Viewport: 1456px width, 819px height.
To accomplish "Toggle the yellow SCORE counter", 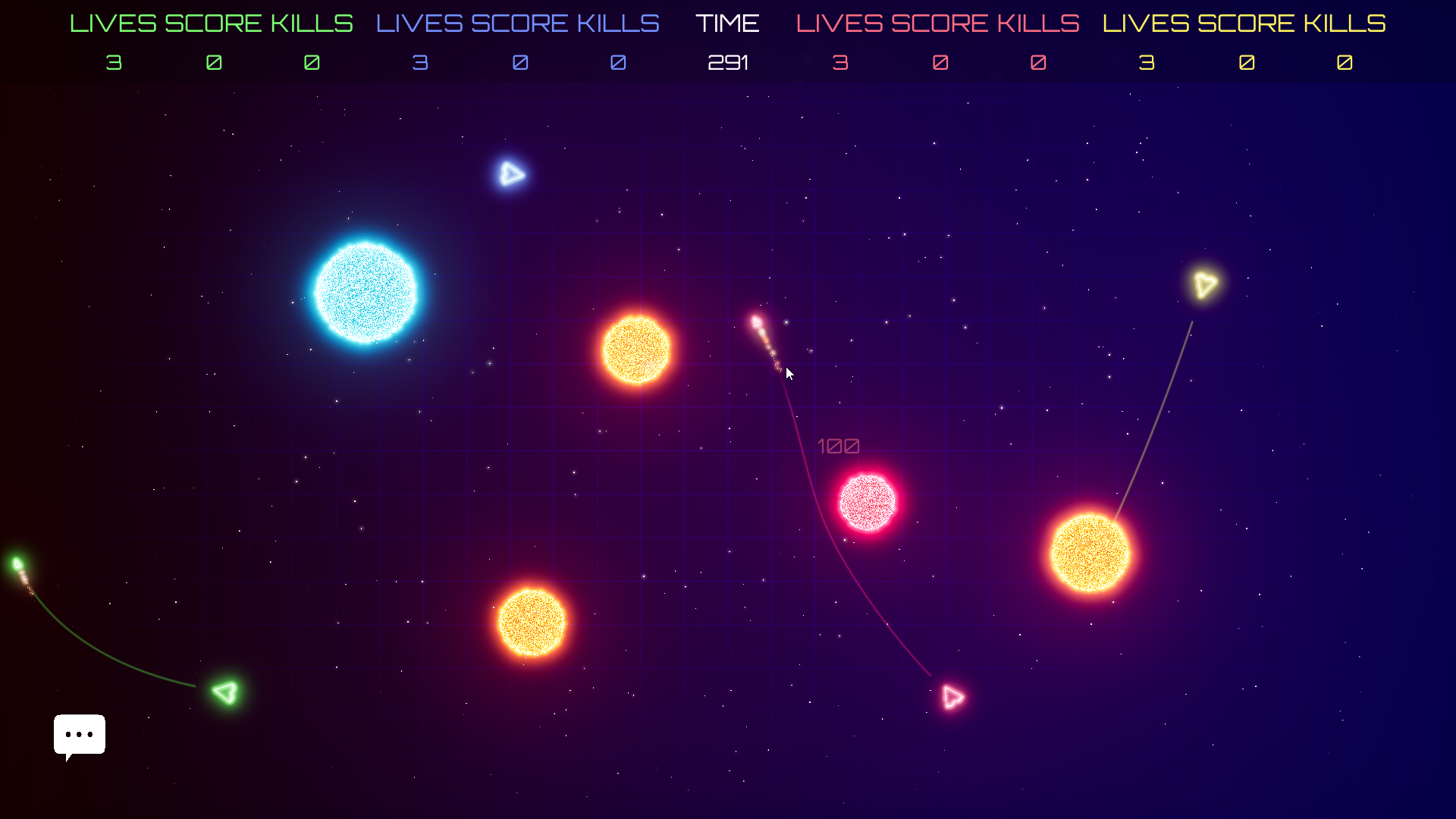I will click(1246, 63).
